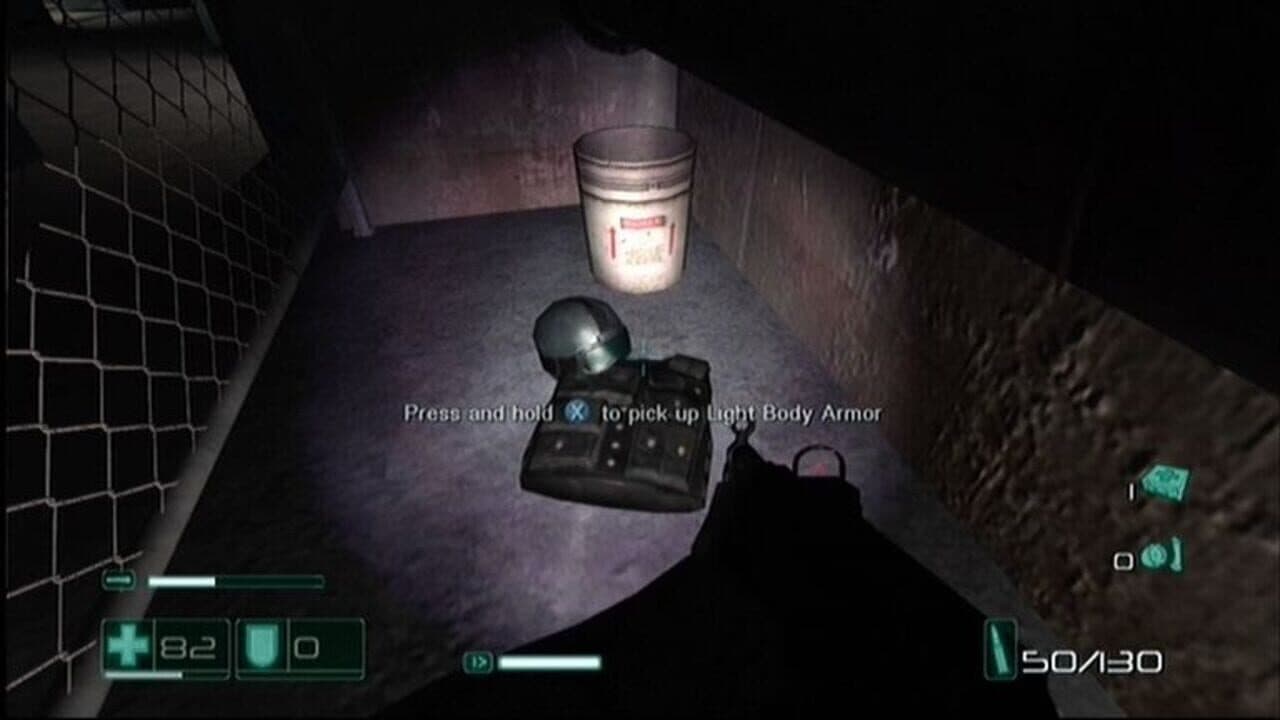Expand the health panel showing 82
The width and height of the screenshot is (1280, 720).
(166, 646)
